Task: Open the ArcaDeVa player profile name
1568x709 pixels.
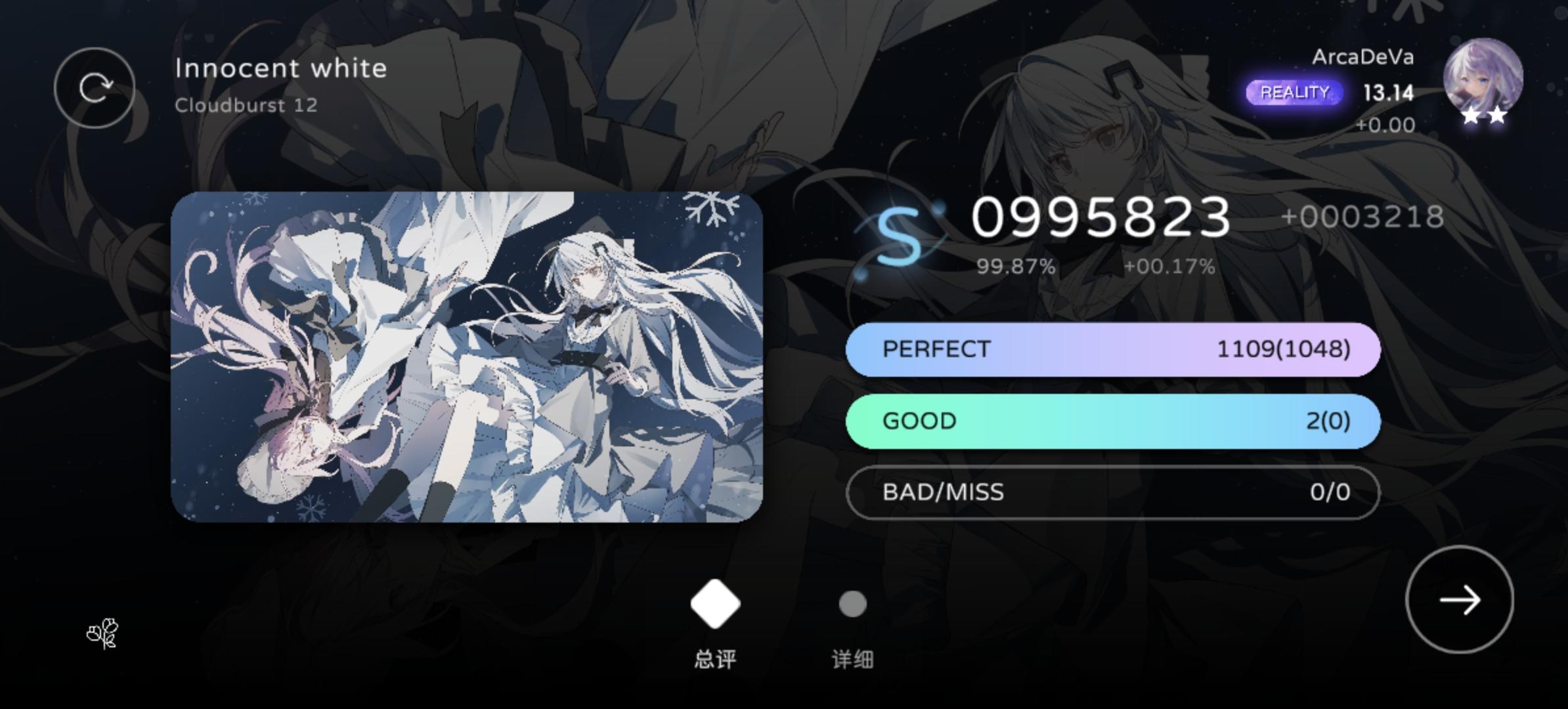Action: pos(1364,58)
